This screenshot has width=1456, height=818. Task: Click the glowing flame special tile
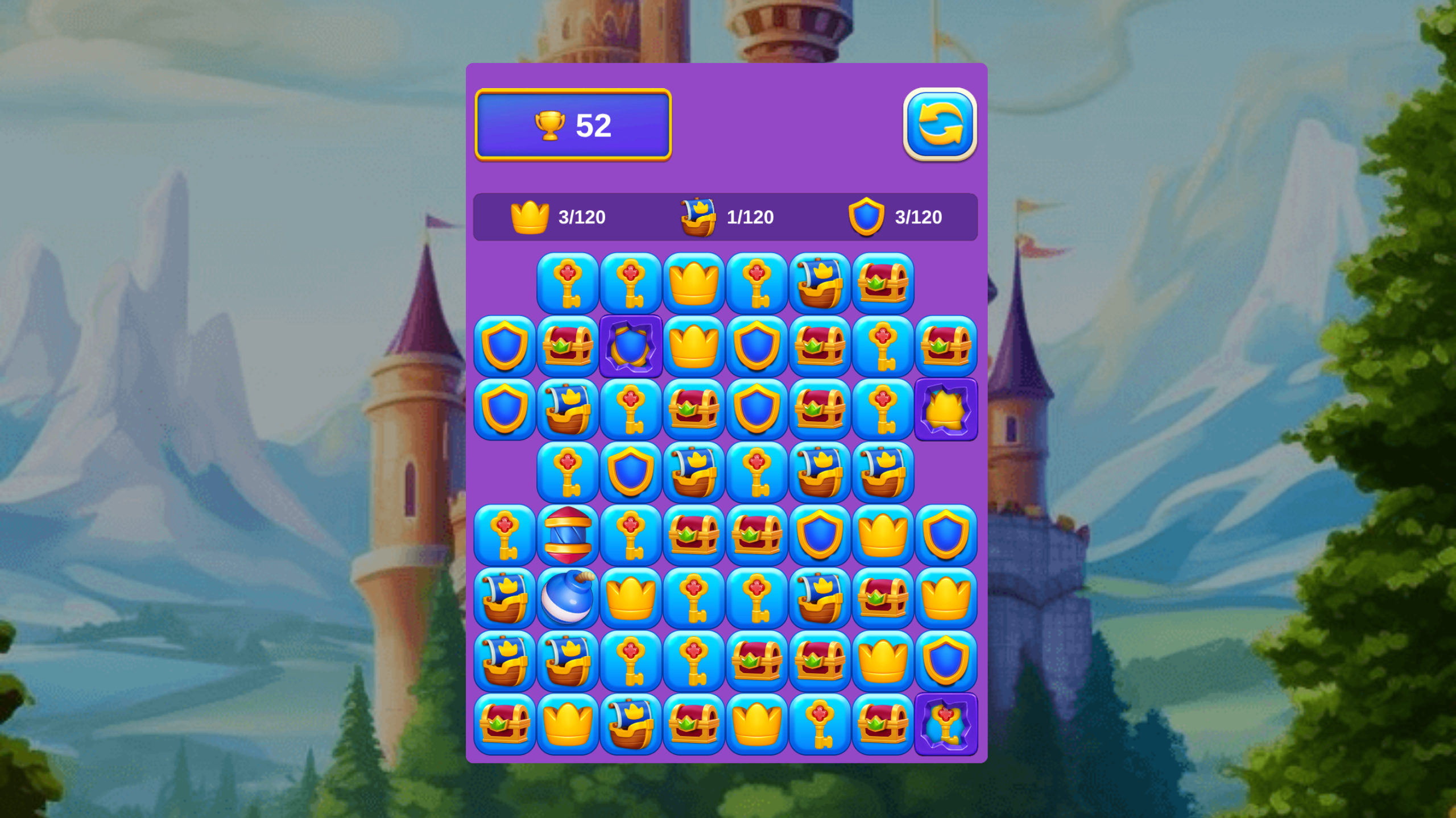pyautogui.click(x=946, y=410)
